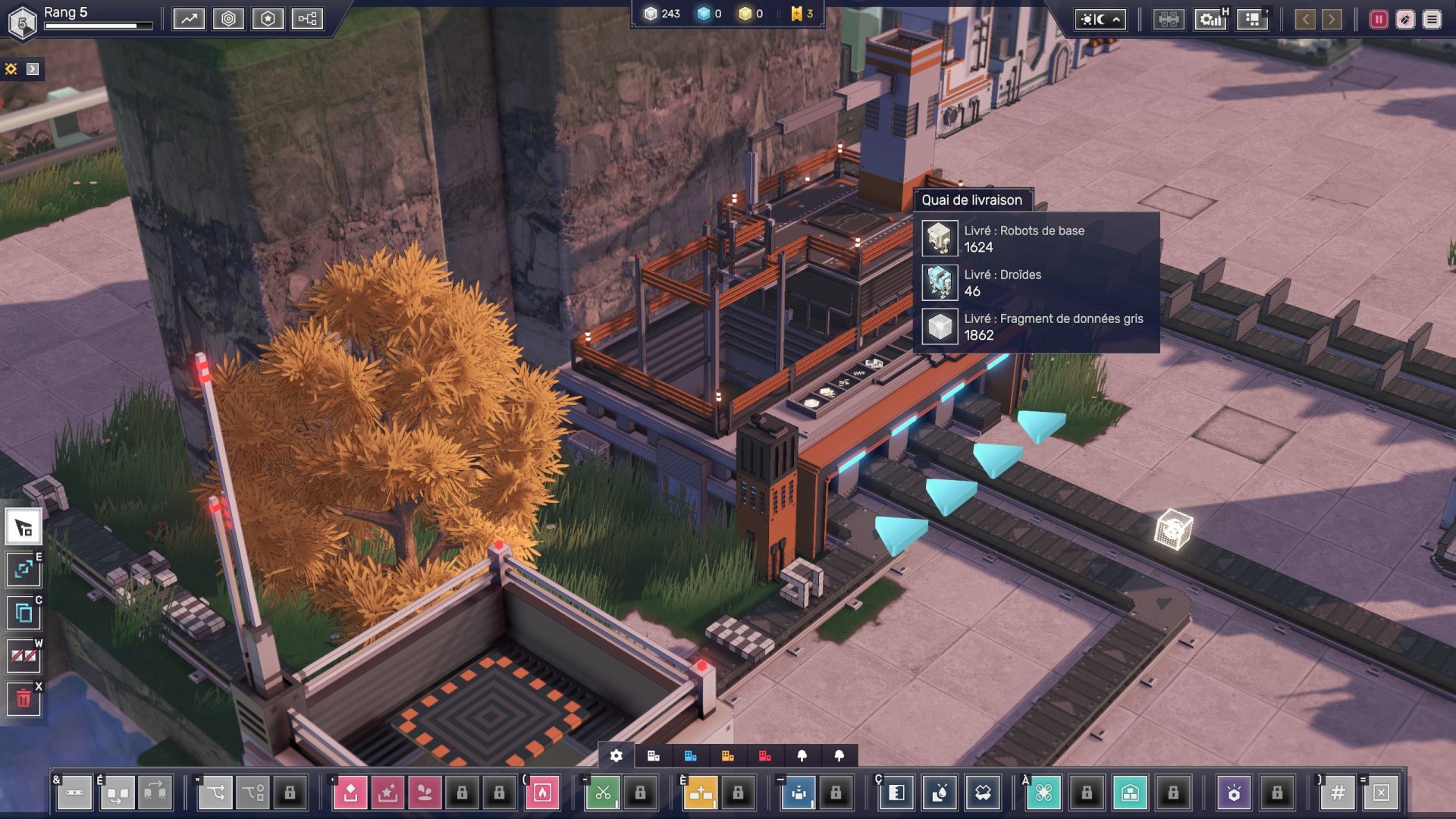The image size is (1456, 819).
Task: Activate the red trash delete tool
Action: (x=24, y=698)
